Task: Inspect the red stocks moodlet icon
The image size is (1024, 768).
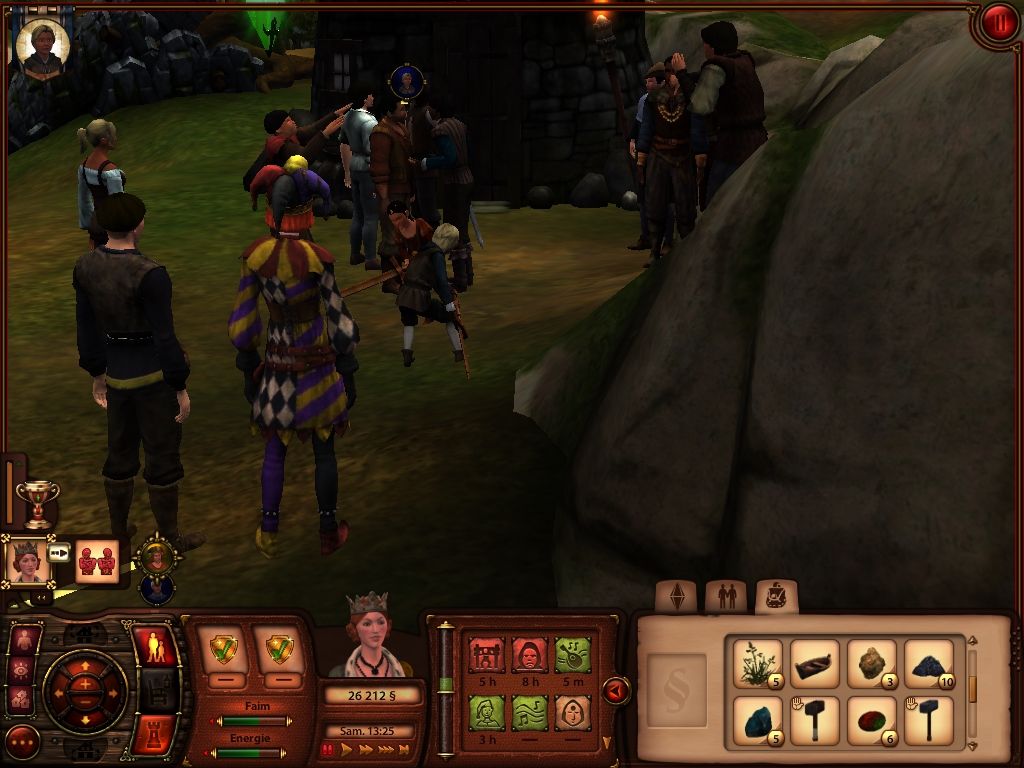Action: tap(486, 656)
